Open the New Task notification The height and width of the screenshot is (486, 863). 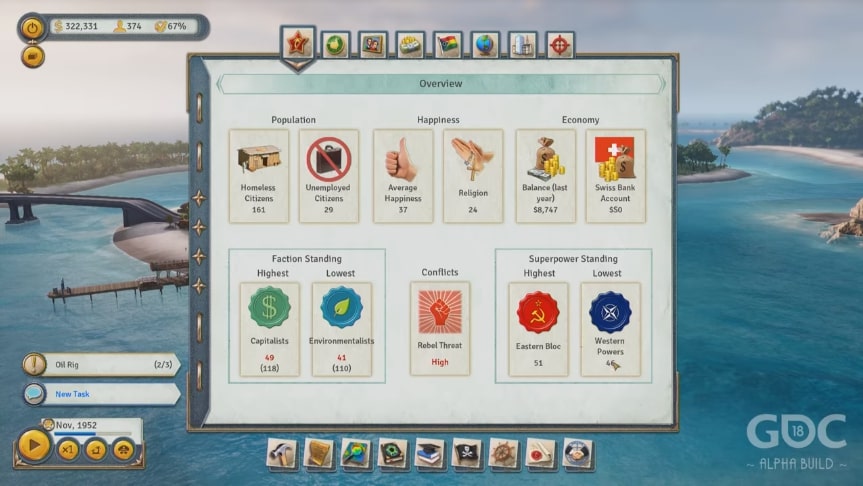point(100,394)
